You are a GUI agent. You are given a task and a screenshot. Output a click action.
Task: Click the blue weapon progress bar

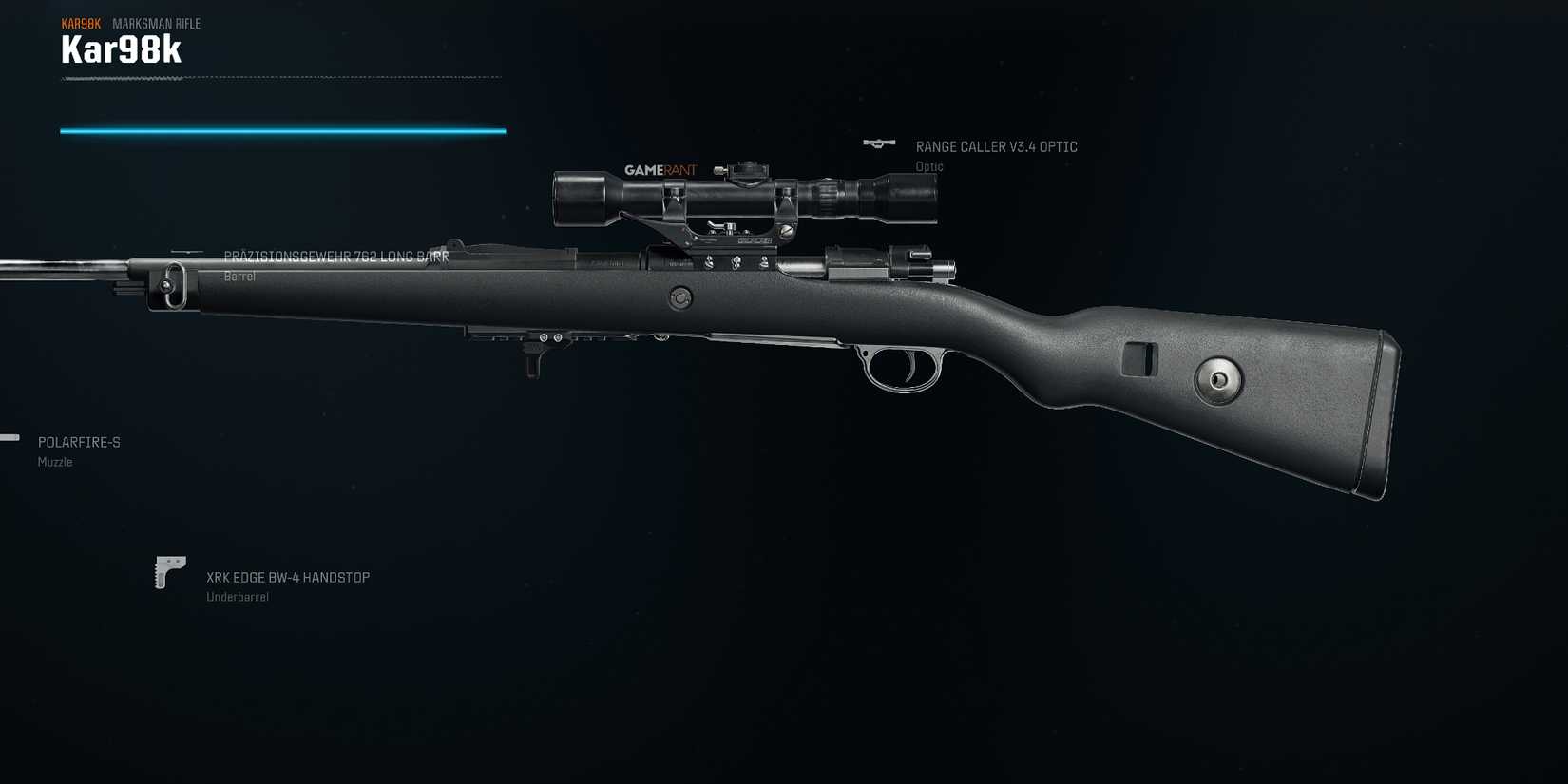(x=282, y=130)
